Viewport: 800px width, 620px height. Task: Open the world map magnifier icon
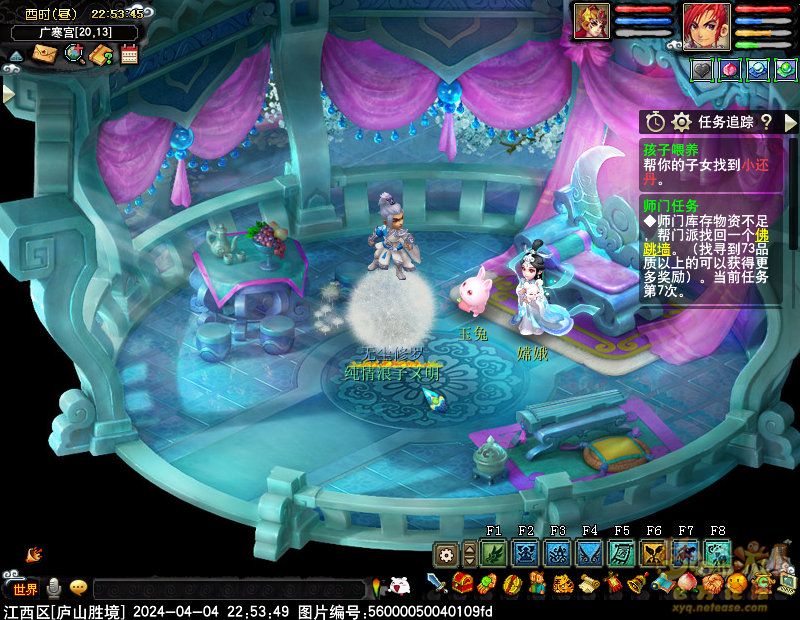(73, 54)
